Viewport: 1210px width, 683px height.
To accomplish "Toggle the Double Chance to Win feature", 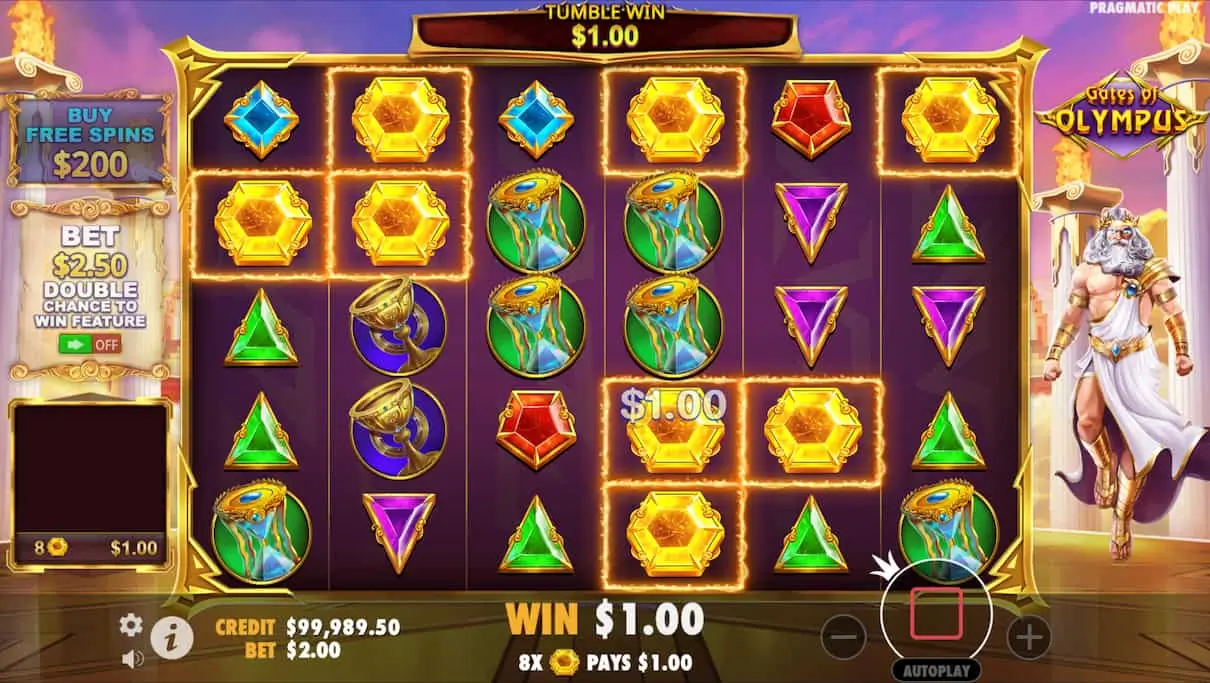I will click(90, 344).
